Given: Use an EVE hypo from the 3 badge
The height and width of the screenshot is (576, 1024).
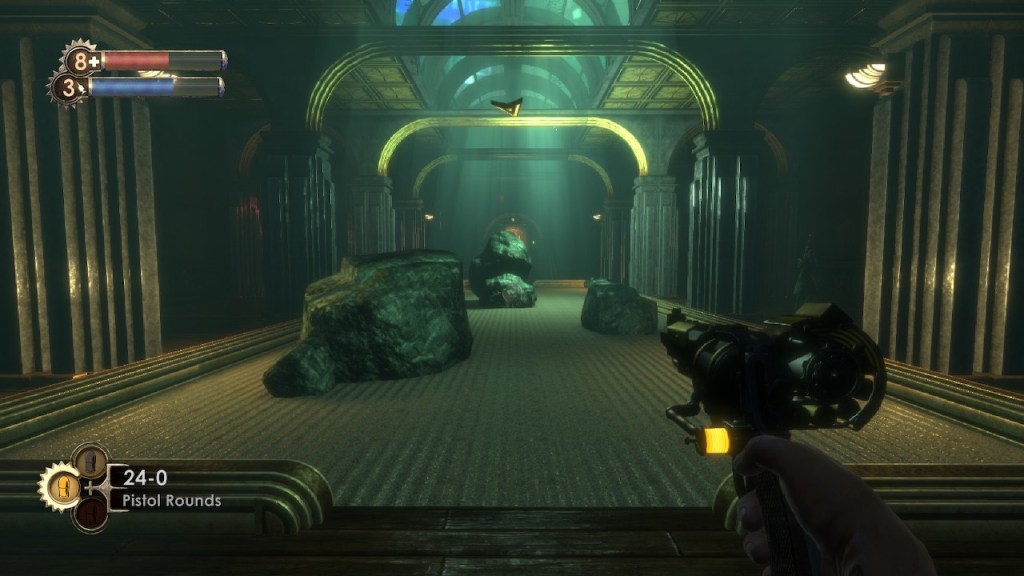Looking at the screenshot, I should pyautogui.click(x=68, y=88).
